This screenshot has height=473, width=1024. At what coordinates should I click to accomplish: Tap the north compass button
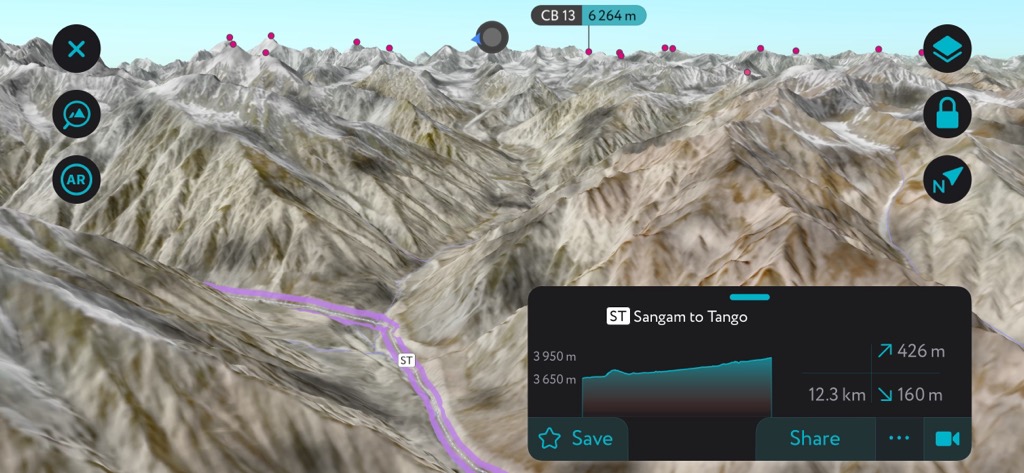pos(947,180)
